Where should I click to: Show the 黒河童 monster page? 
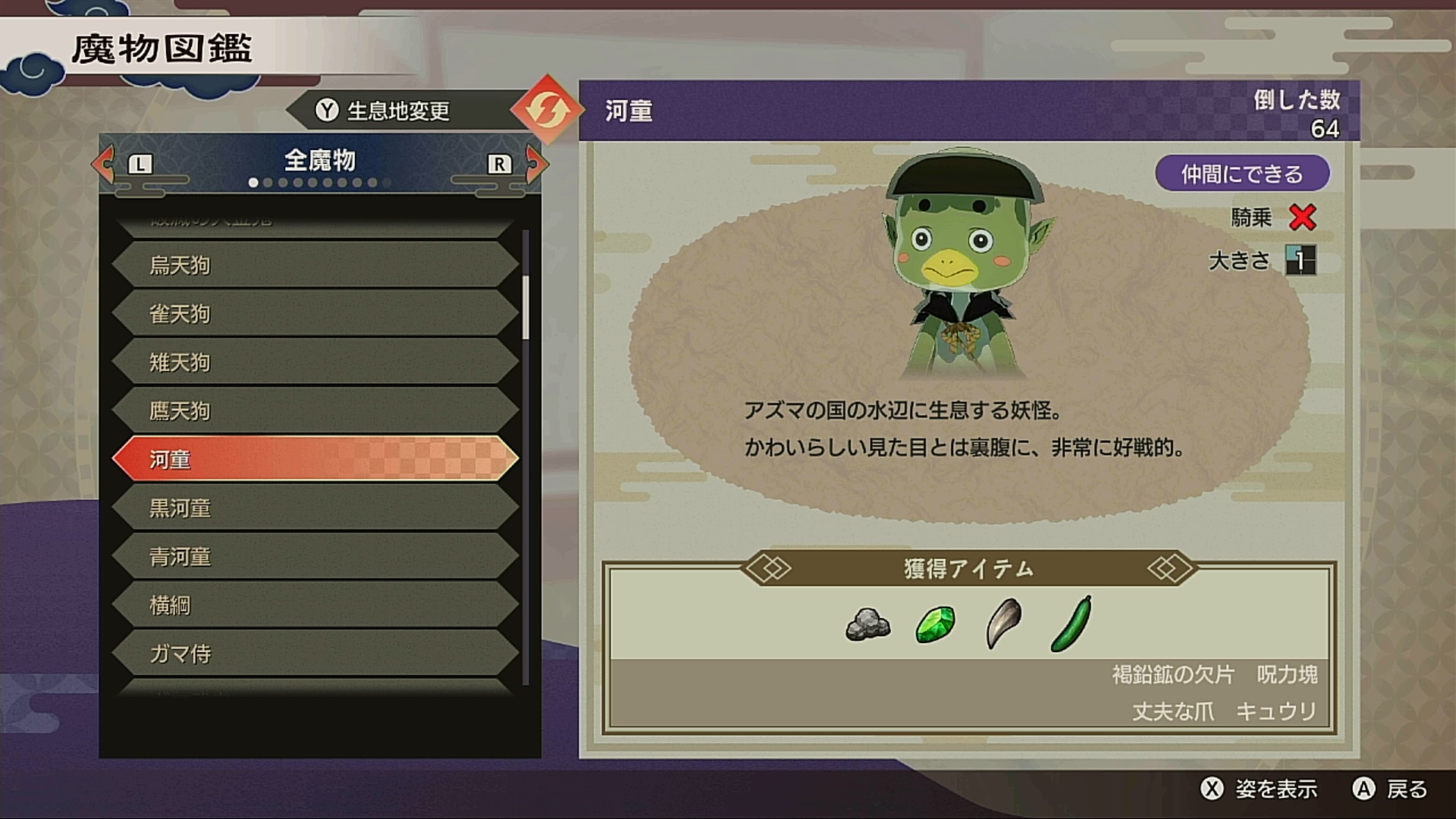[x=315, y=507]
